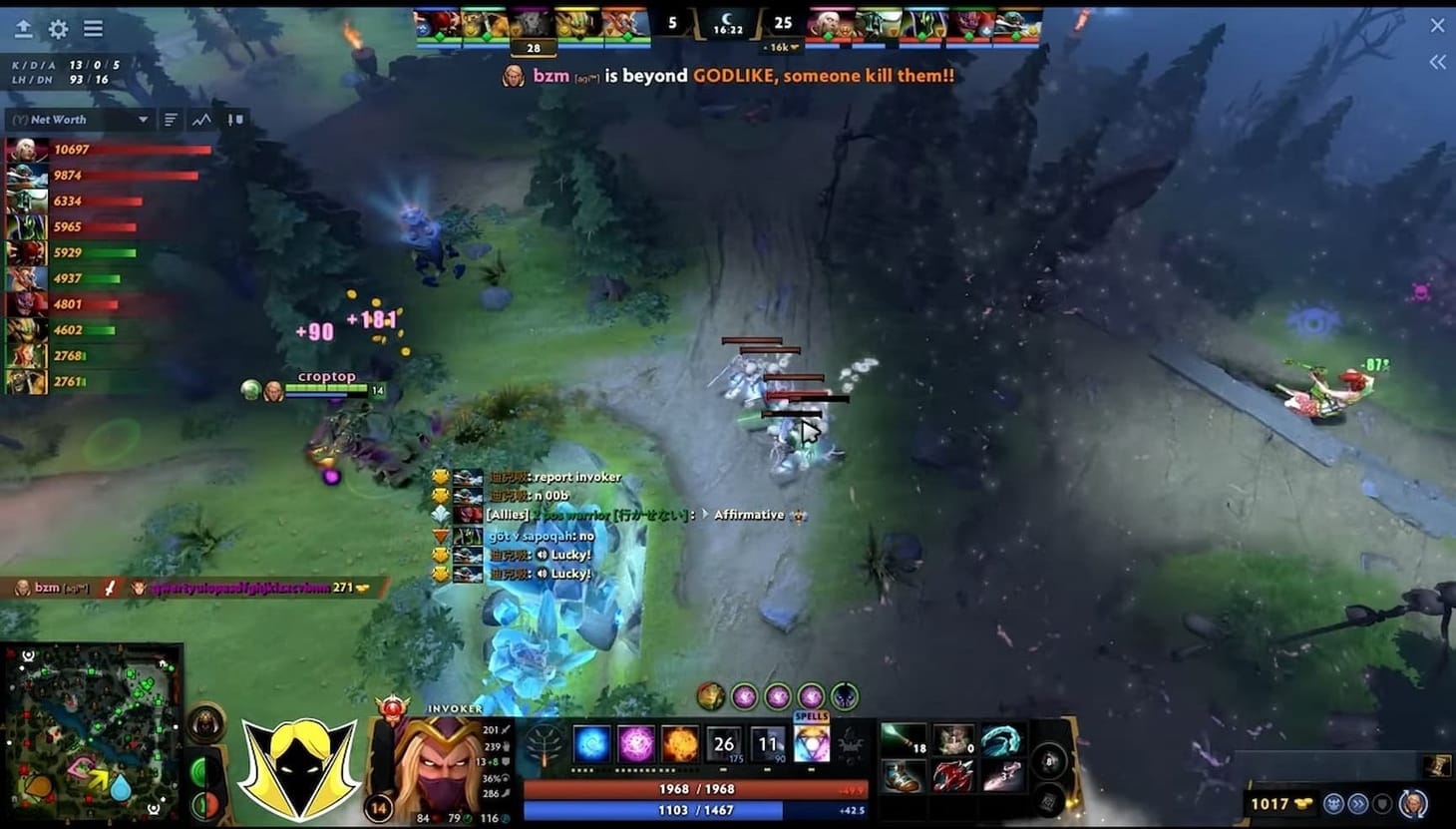Toggle the SPELLS tab above the ability bar
1456x829 pixels.
tap(812, 715)
